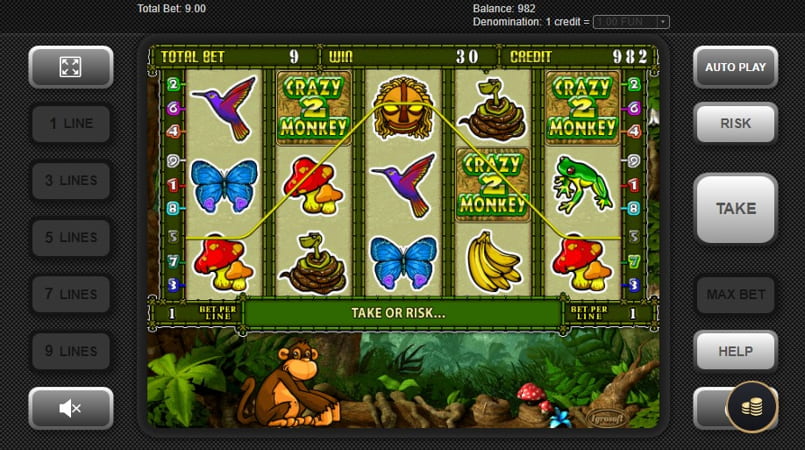The width and height of the screenshot is (805, 450).
Task: Collect winnings with the TAKE button
Action: coord(735,209)
